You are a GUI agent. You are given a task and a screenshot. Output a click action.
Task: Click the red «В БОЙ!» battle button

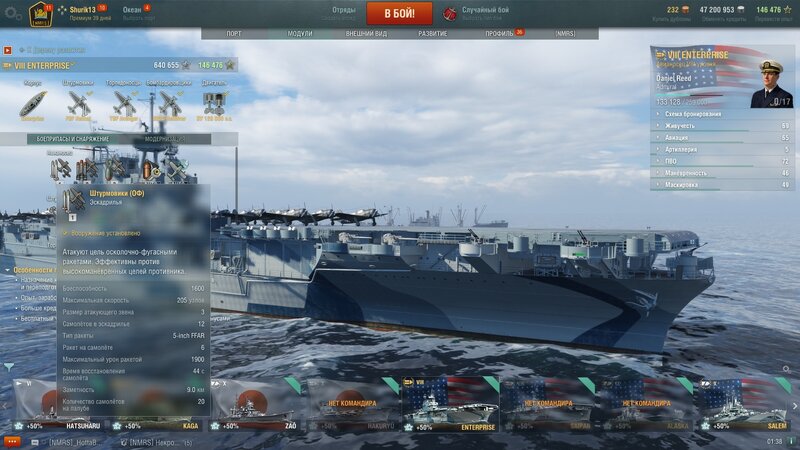tap(399, 13)
